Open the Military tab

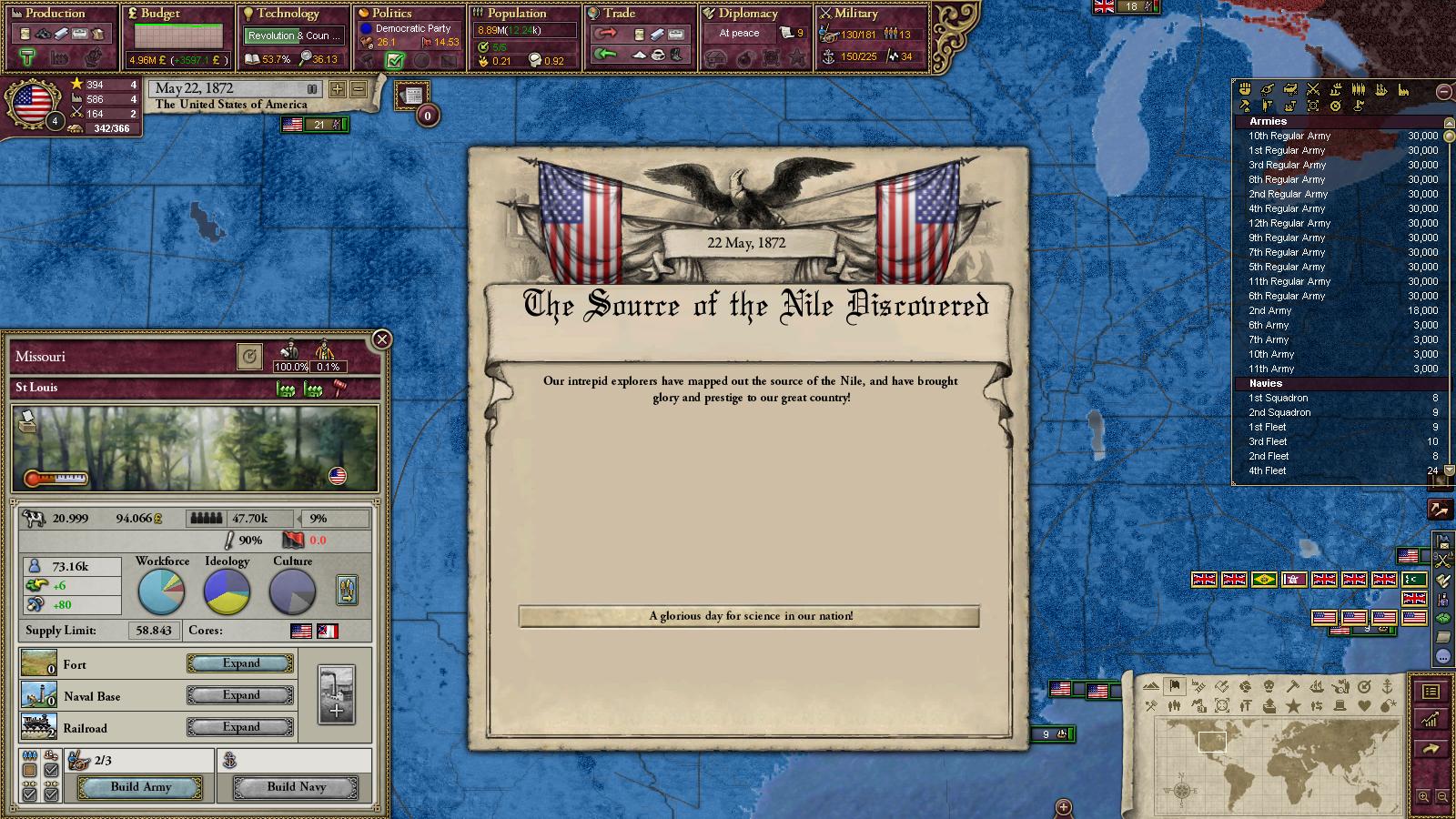[856, 14]
